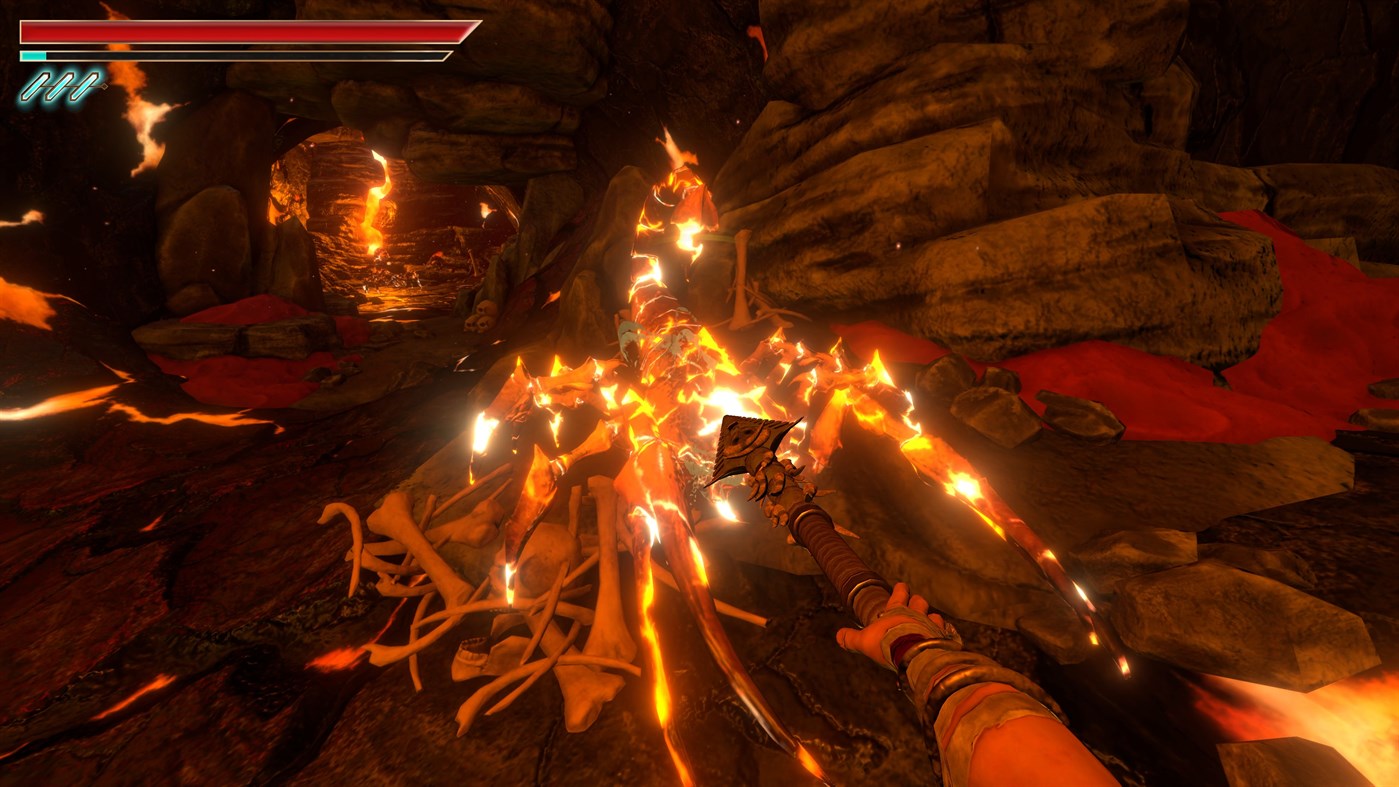Click the cyan energy bar
Viewport: 1399px width, 787px height.
click(33, 55)
